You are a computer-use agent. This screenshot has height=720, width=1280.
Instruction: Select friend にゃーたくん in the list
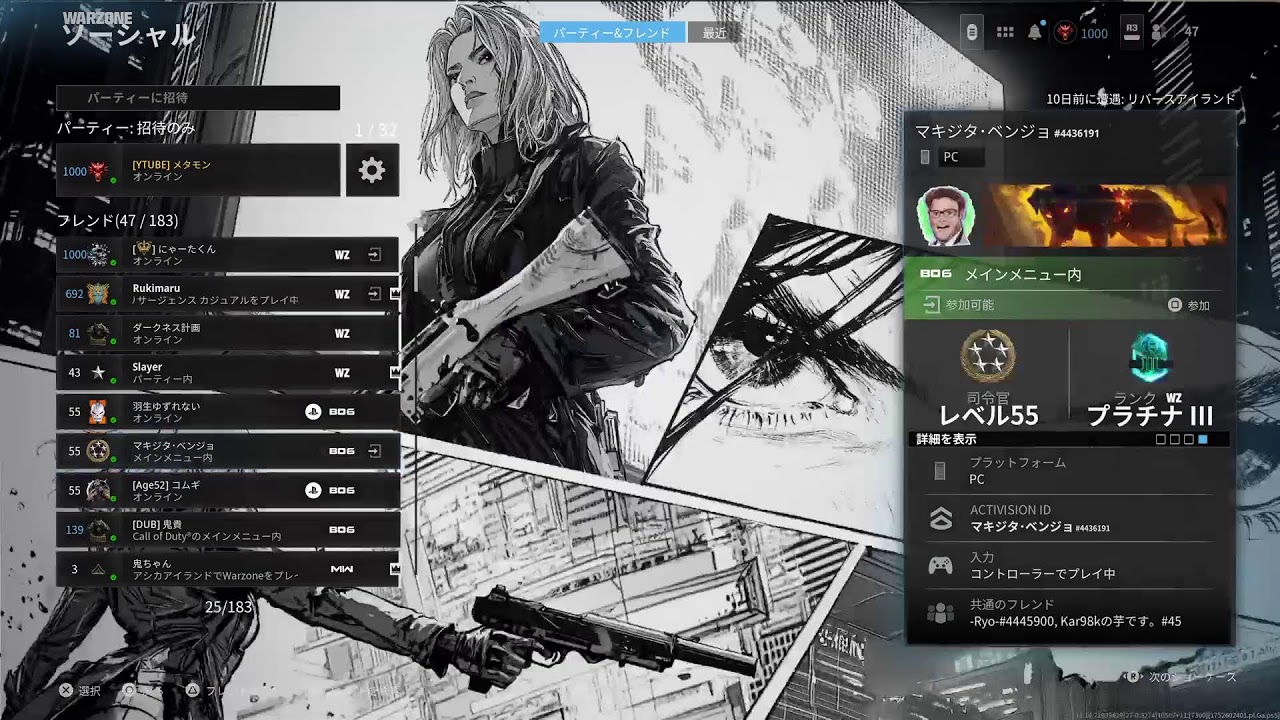(x=227, y=255)
